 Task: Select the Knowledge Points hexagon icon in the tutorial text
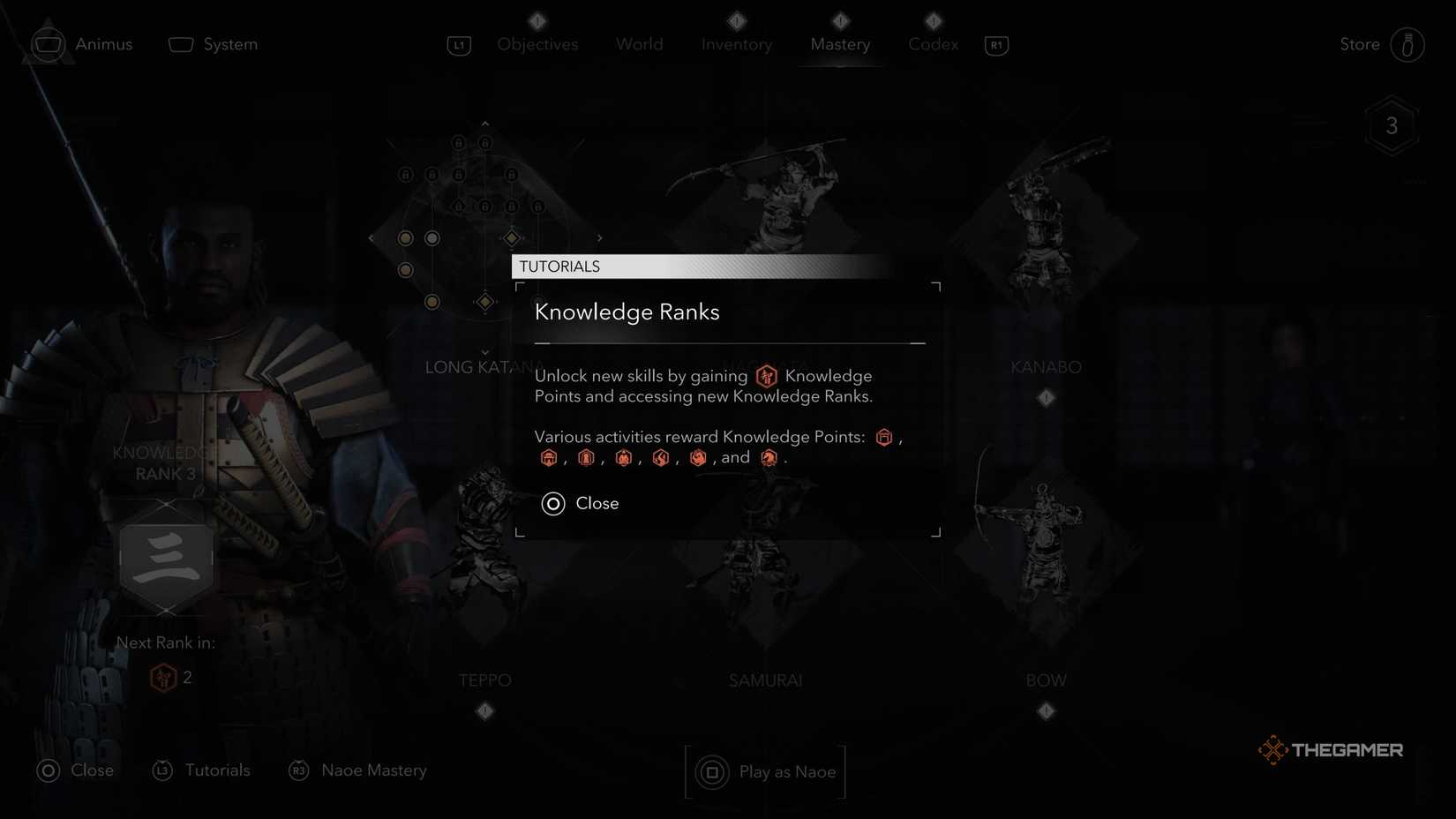click(766, 375)
